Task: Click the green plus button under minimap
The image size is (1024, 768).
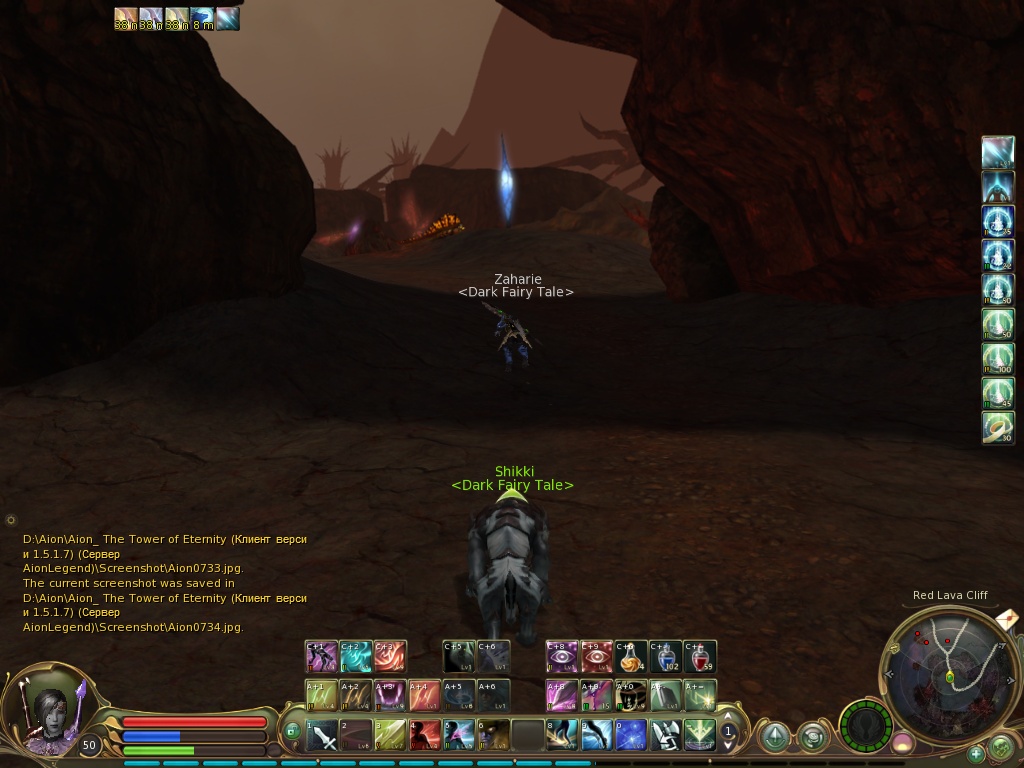Action: (x=976, y=754)
